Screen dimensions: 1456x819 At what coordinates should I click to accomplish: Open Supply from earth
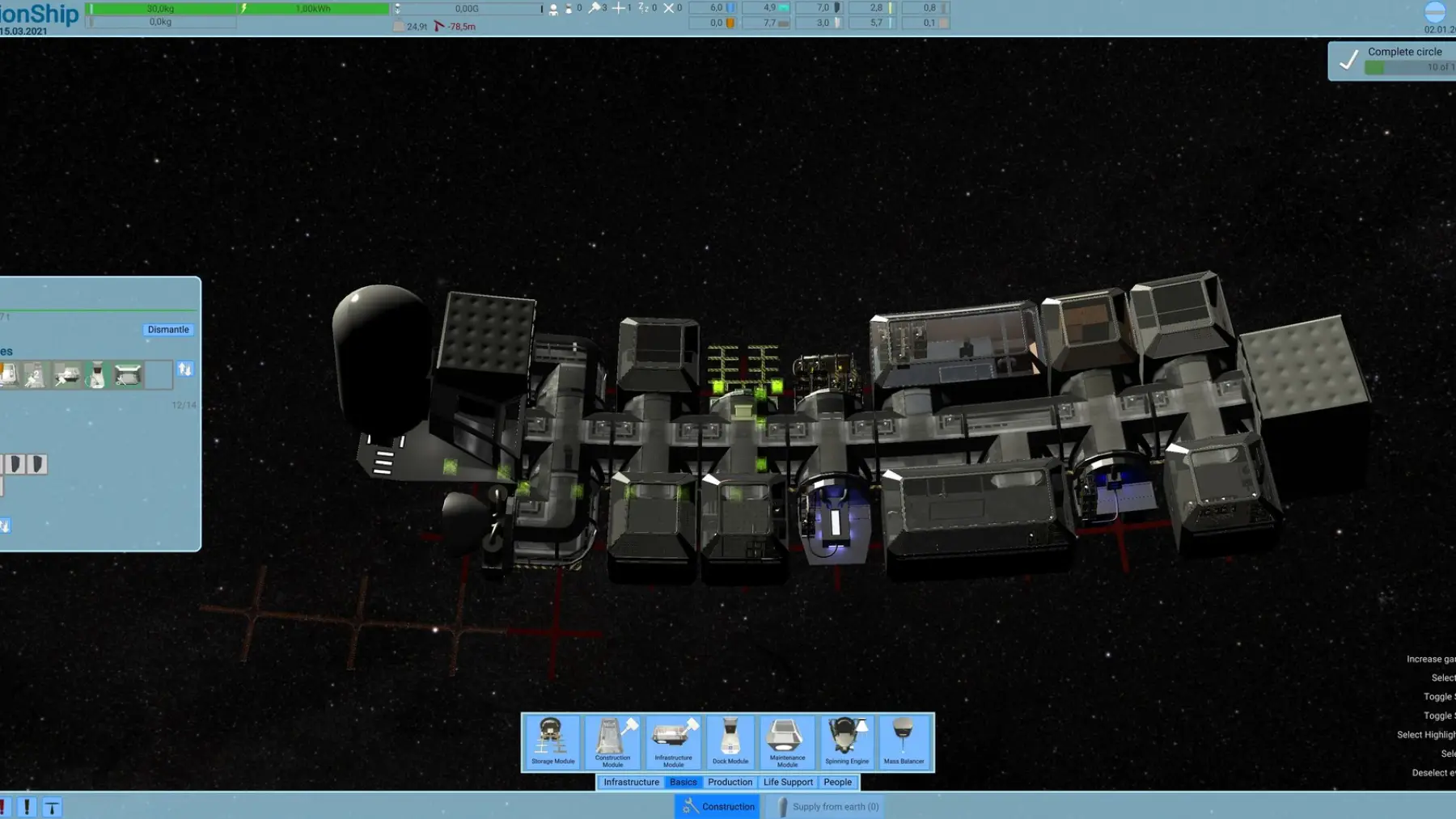pos(827,806)
